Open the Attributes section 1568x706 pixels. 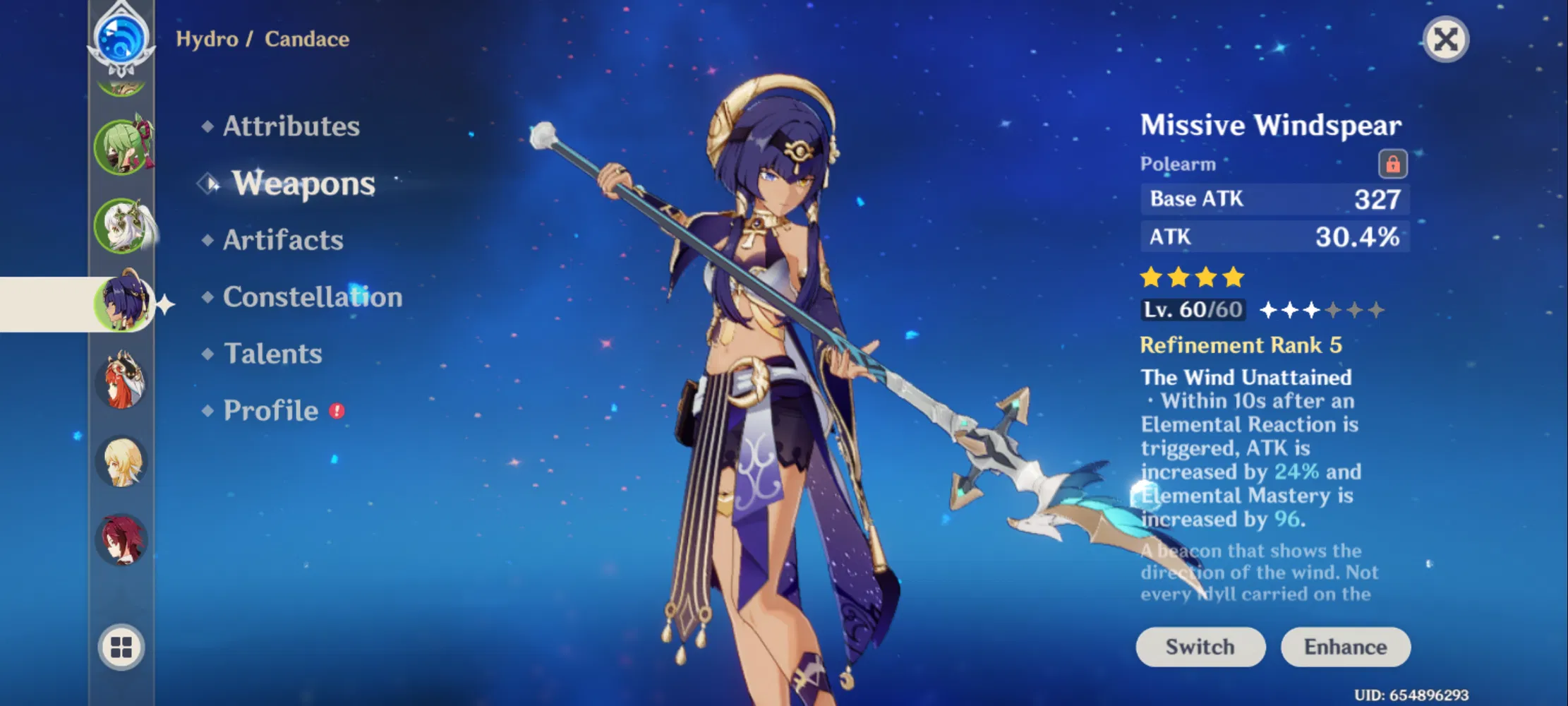290,127
